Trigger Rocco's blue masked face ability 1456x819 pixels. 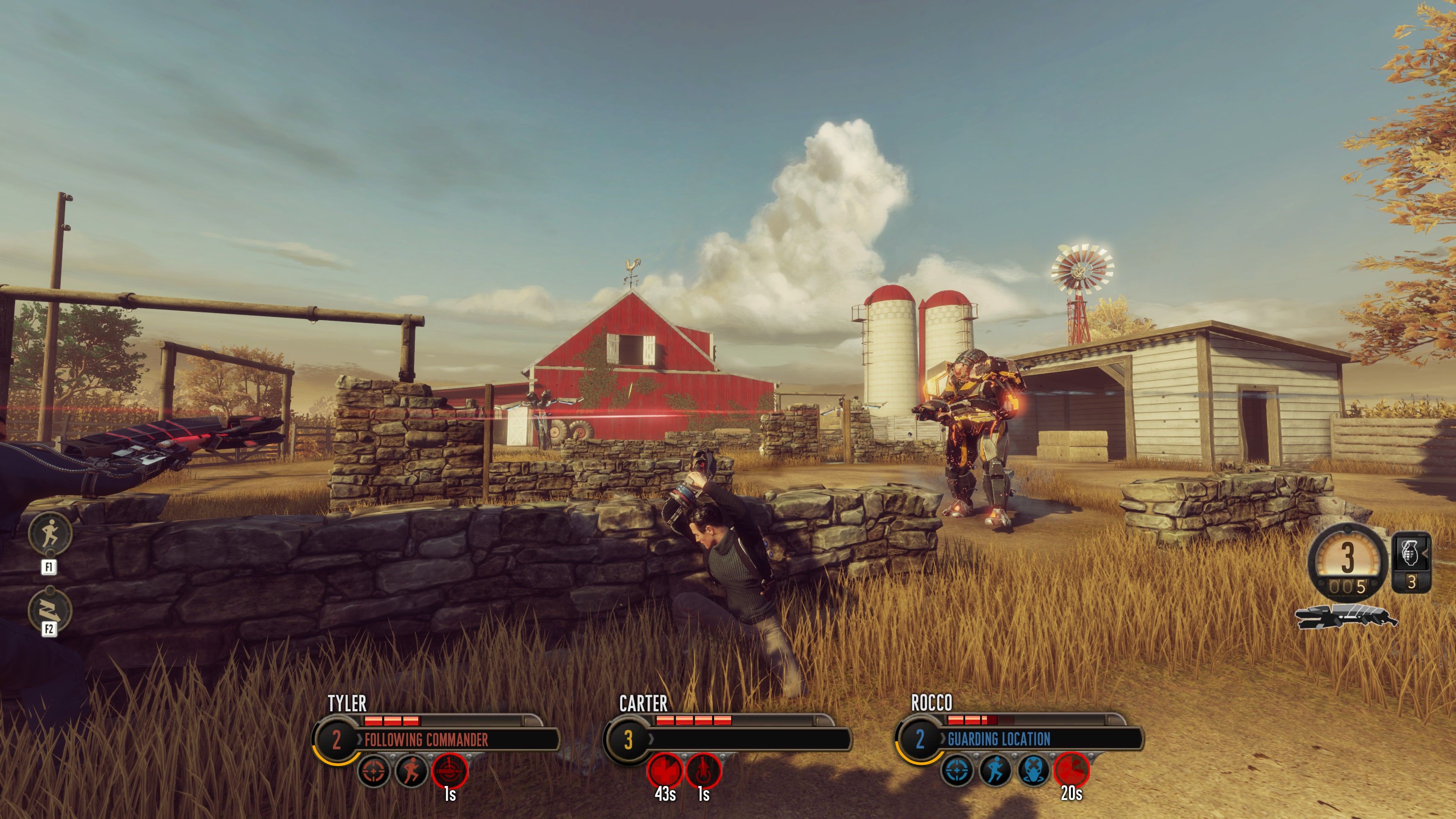pyautogui.click(x=1033, y=770)
